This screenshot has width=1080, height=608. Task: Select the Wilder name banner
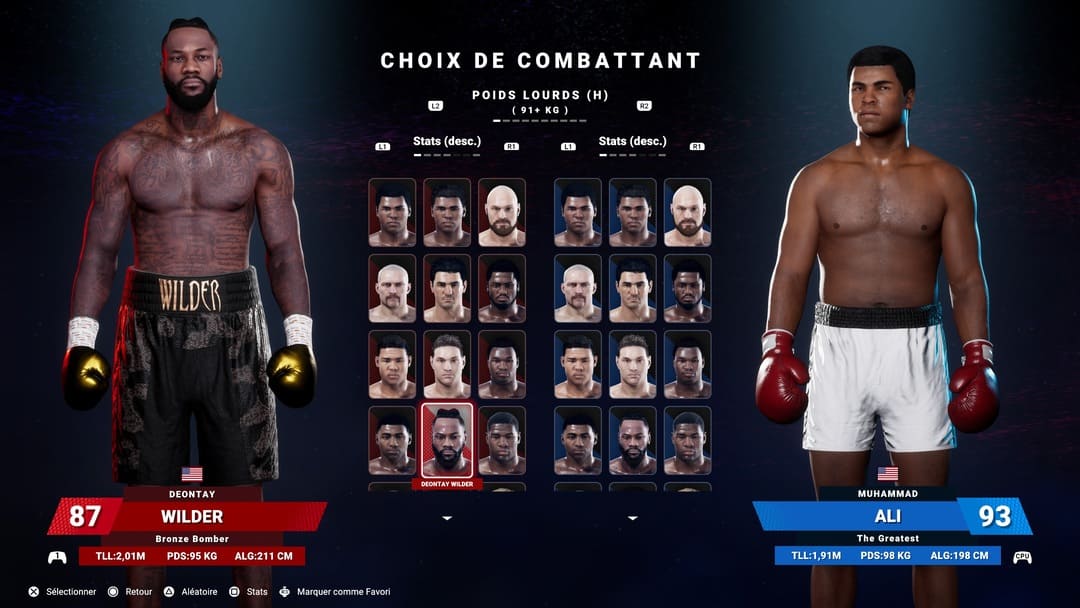tap(192, 517)
